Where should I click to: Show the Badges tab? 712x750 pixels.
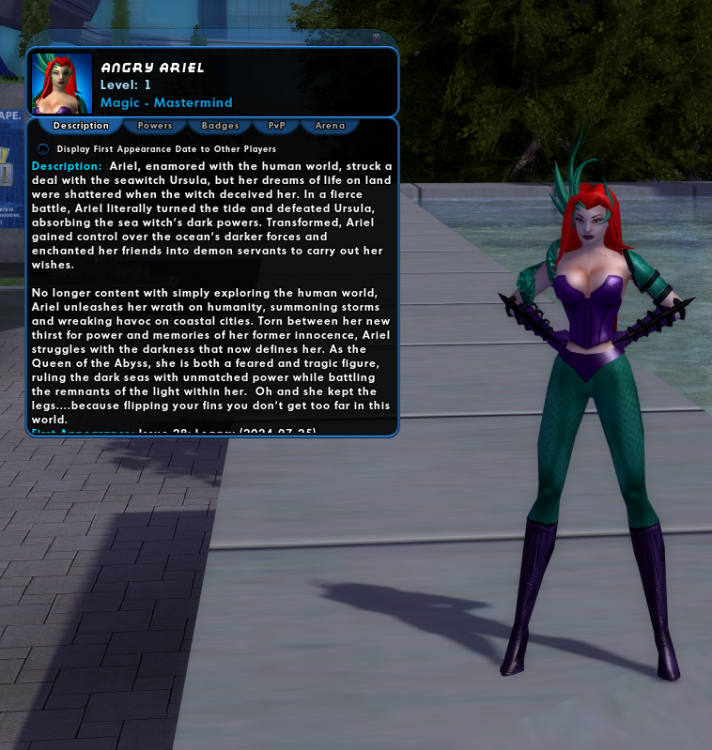[220, 126]
